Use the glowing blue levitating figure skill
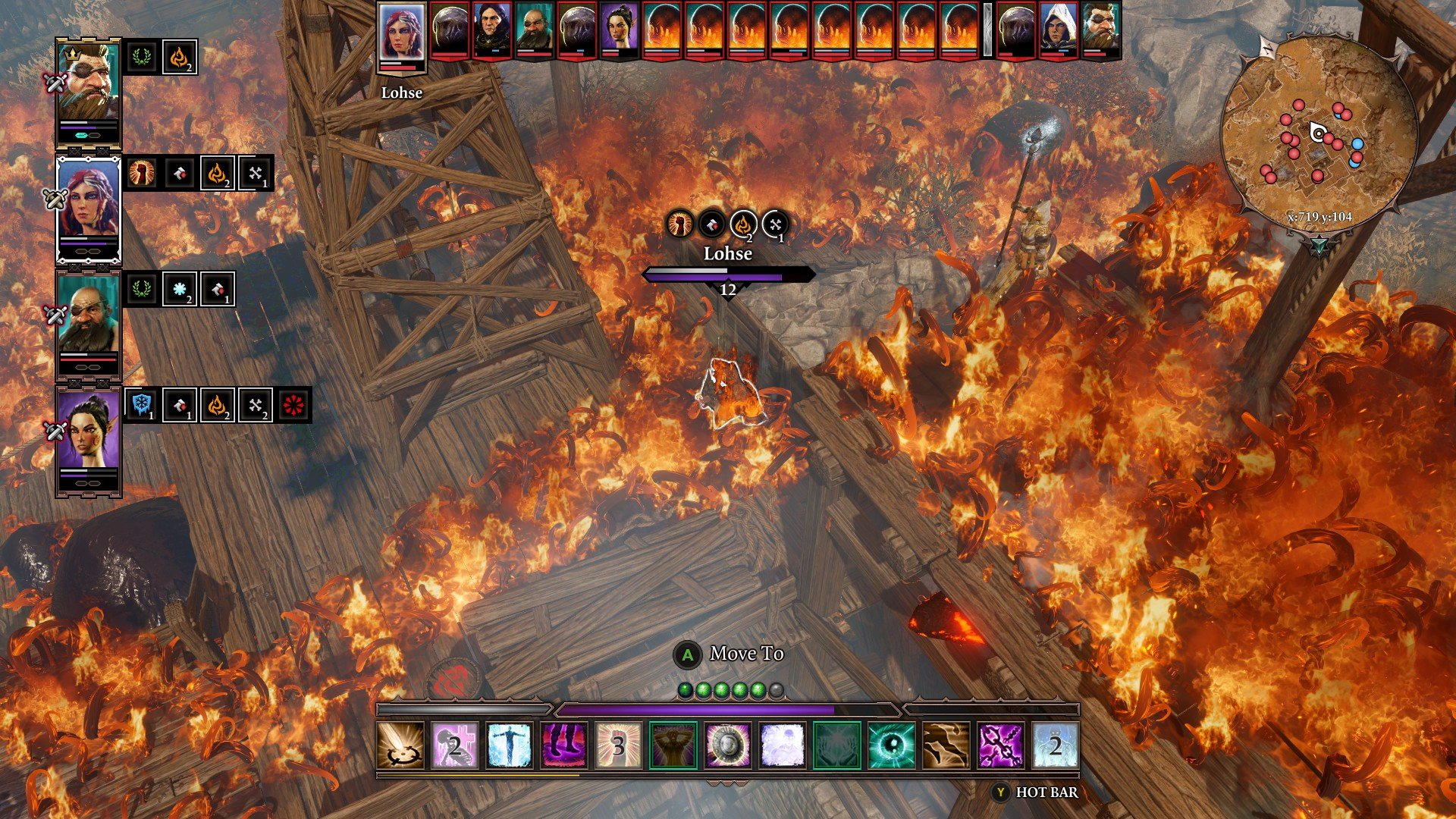The height and width of the screenshot is (819, 1456). pyautogui.click(x=510, y=745)
